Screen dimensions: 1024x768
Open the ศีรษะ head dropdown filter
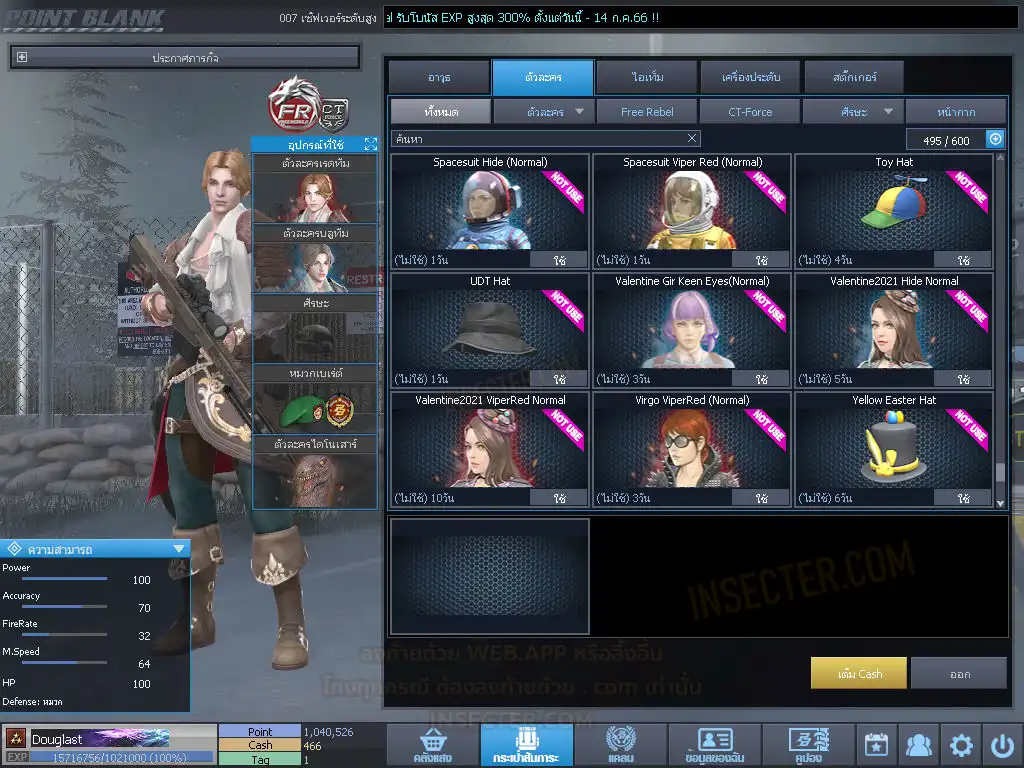click(853, 112)
